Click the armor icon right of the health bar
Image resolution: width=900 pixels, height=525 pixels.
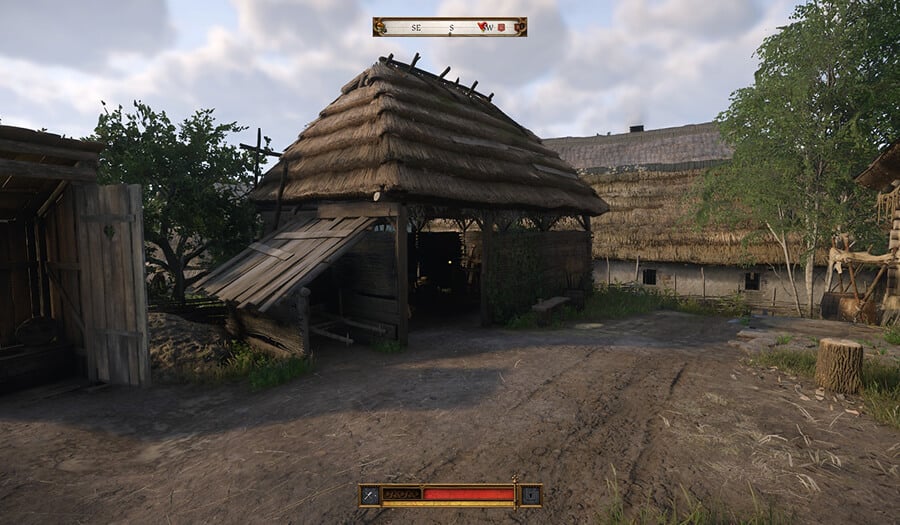[531, 494]
